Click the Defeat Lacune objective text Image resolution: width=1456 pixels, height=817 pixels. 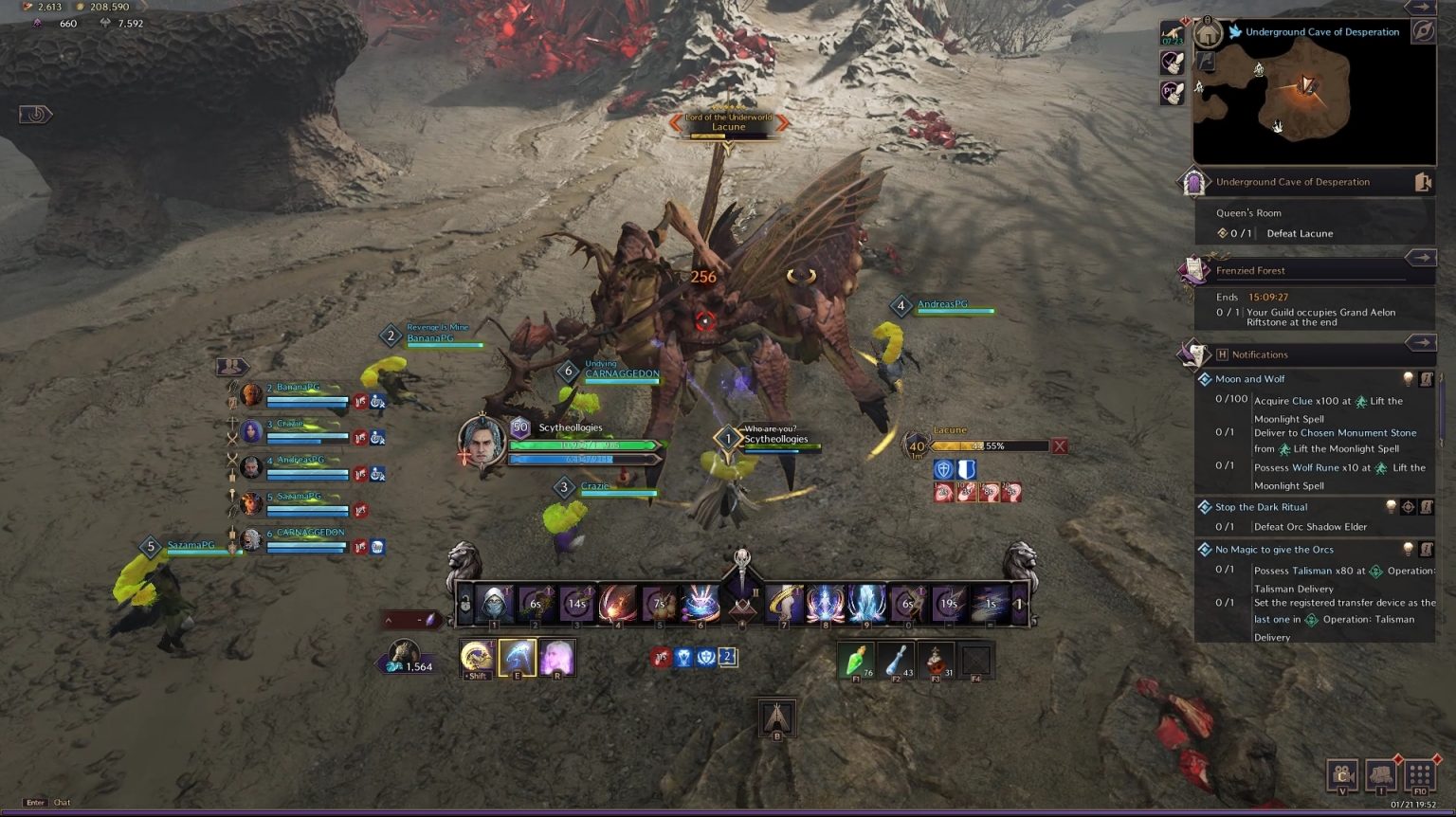(x=1300, y=233)
